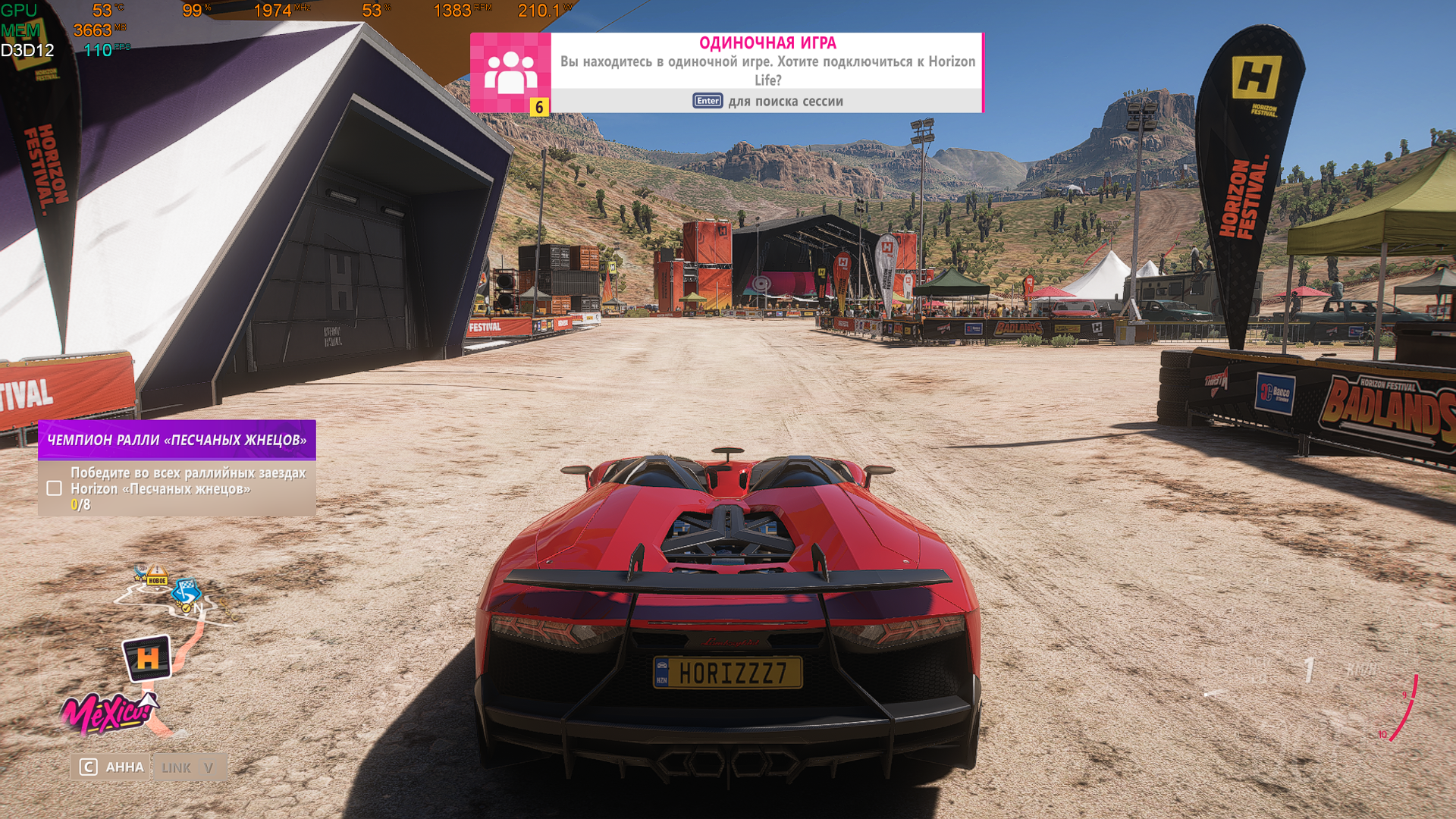1456x819 pixels.
Task: Open the Mexico festival site map marker
Action: [x=106, y=714]
